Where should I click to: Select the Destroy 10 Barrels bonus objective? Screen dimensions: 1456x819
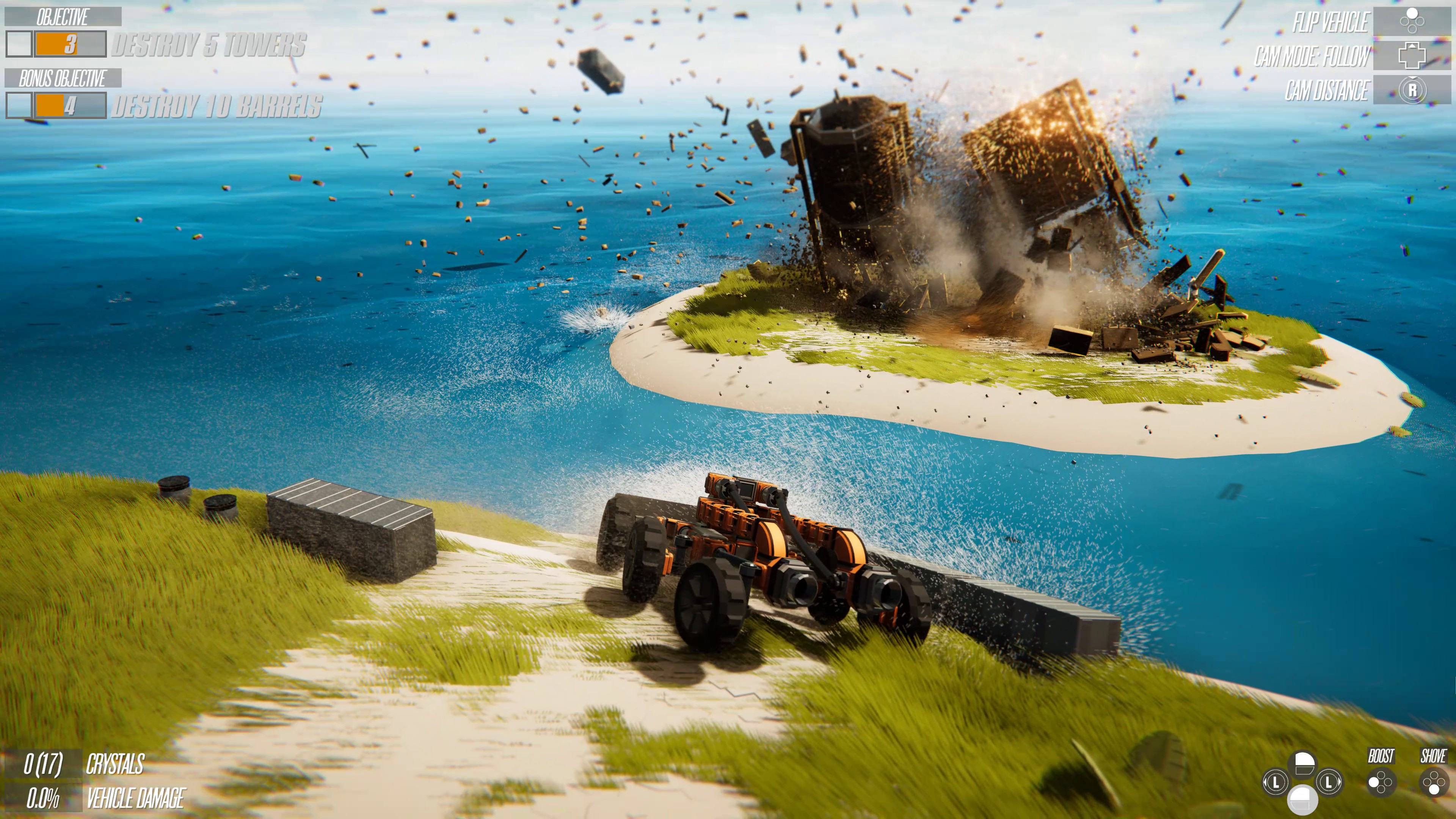(x=216, y=106)
